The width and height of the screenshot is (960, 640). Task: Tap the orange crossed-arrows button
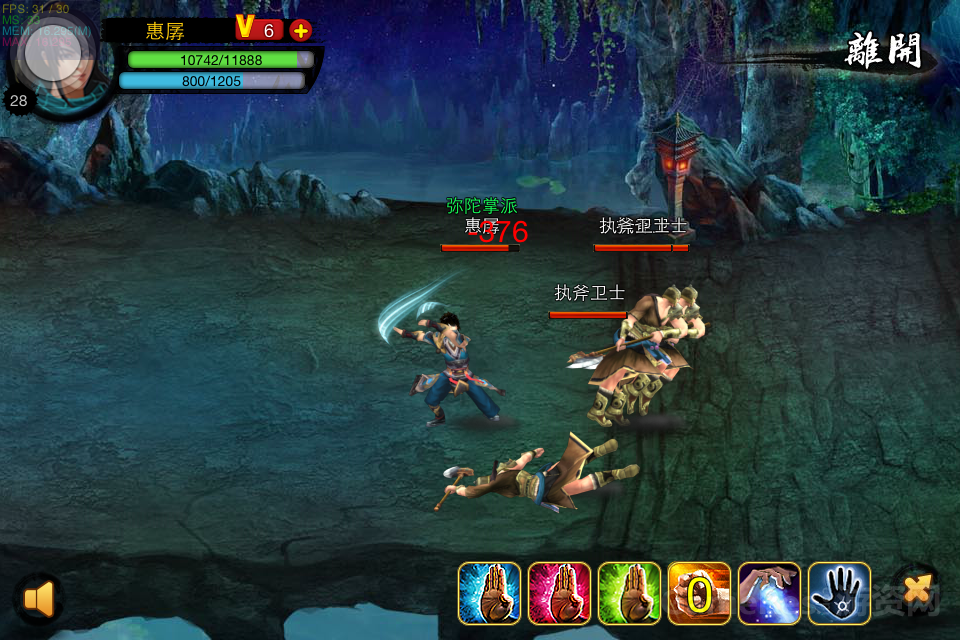pyautogui.click(x=915, y=591)
